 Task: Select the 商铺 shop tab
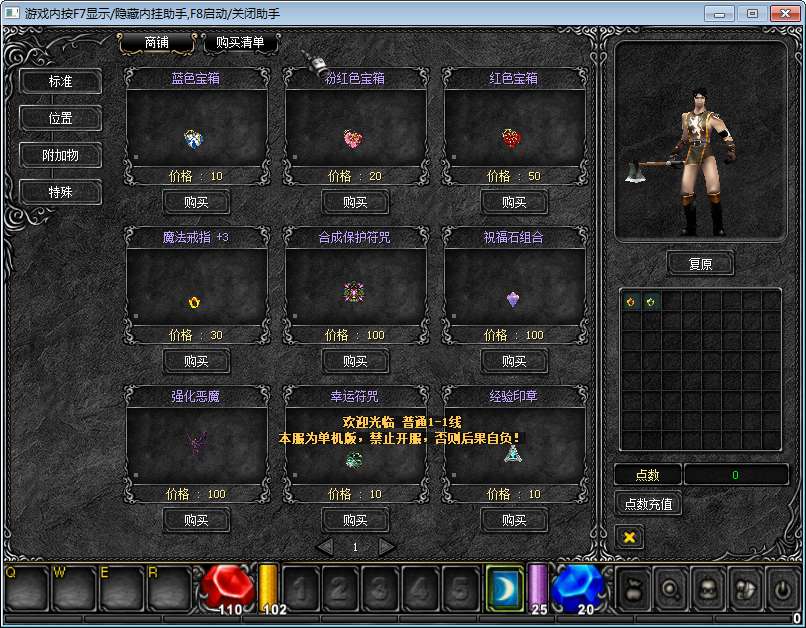(x=155, y=43)
